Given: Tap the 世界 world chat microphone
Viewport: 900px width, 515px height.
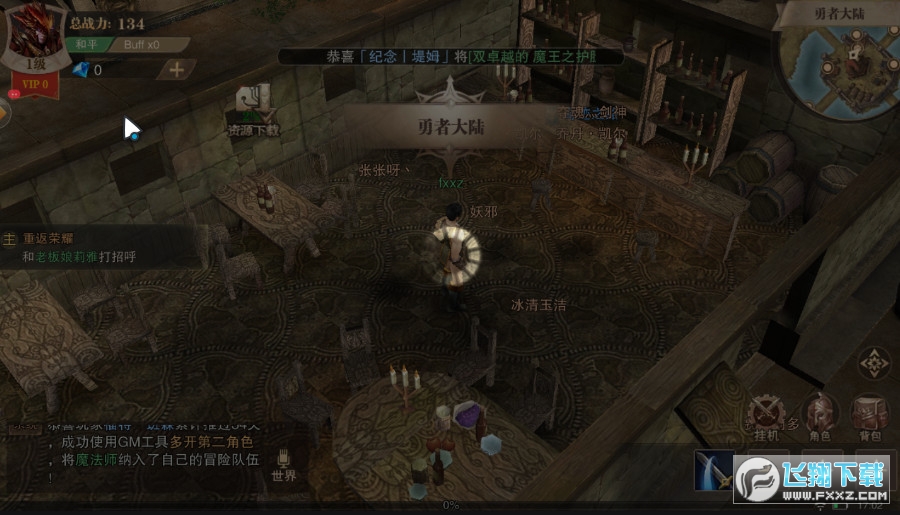Looking at the screenshot, I should click(283, 464).
